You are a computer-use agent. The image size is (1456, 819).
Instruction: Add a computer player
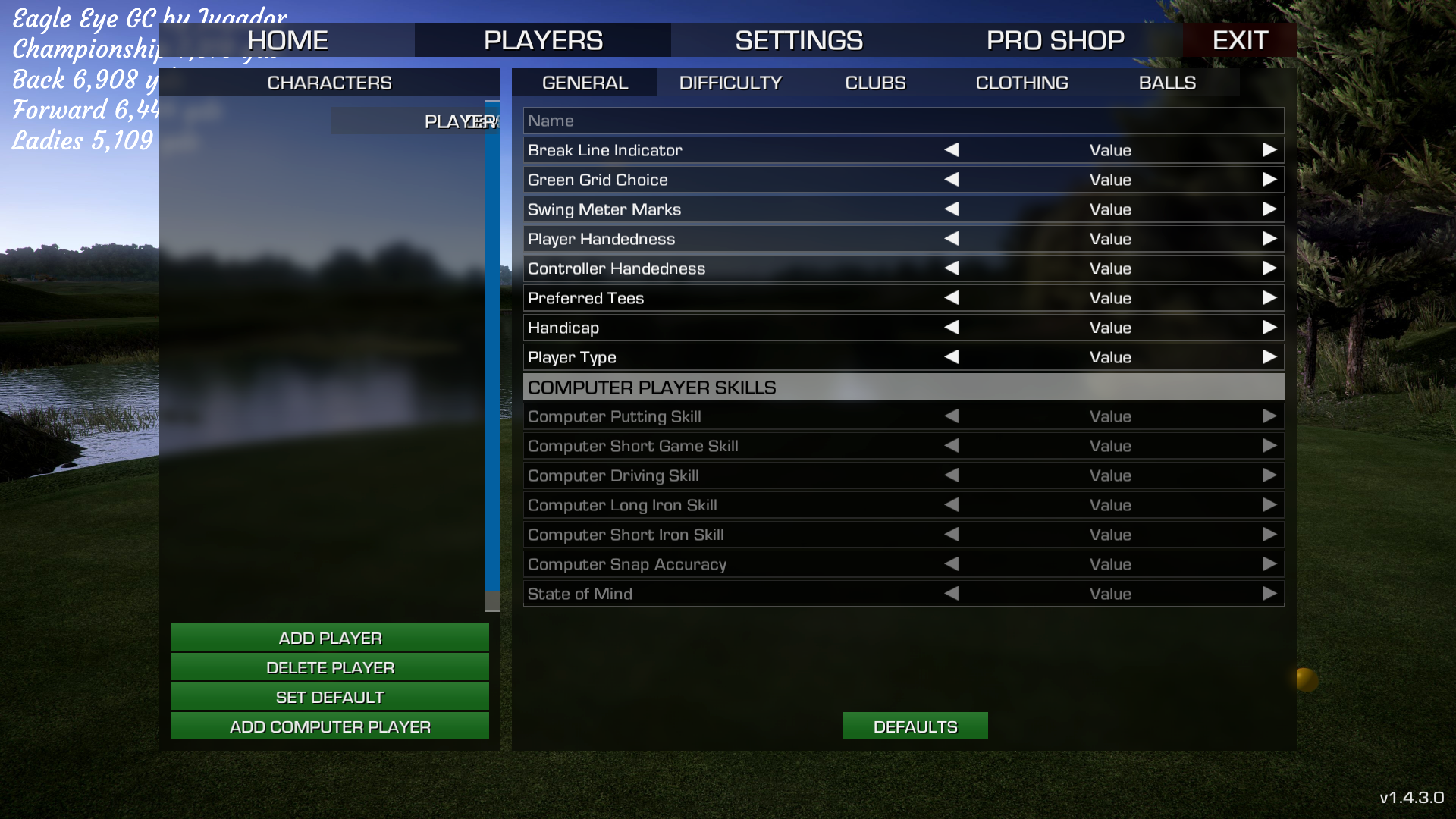click(330, 726)
